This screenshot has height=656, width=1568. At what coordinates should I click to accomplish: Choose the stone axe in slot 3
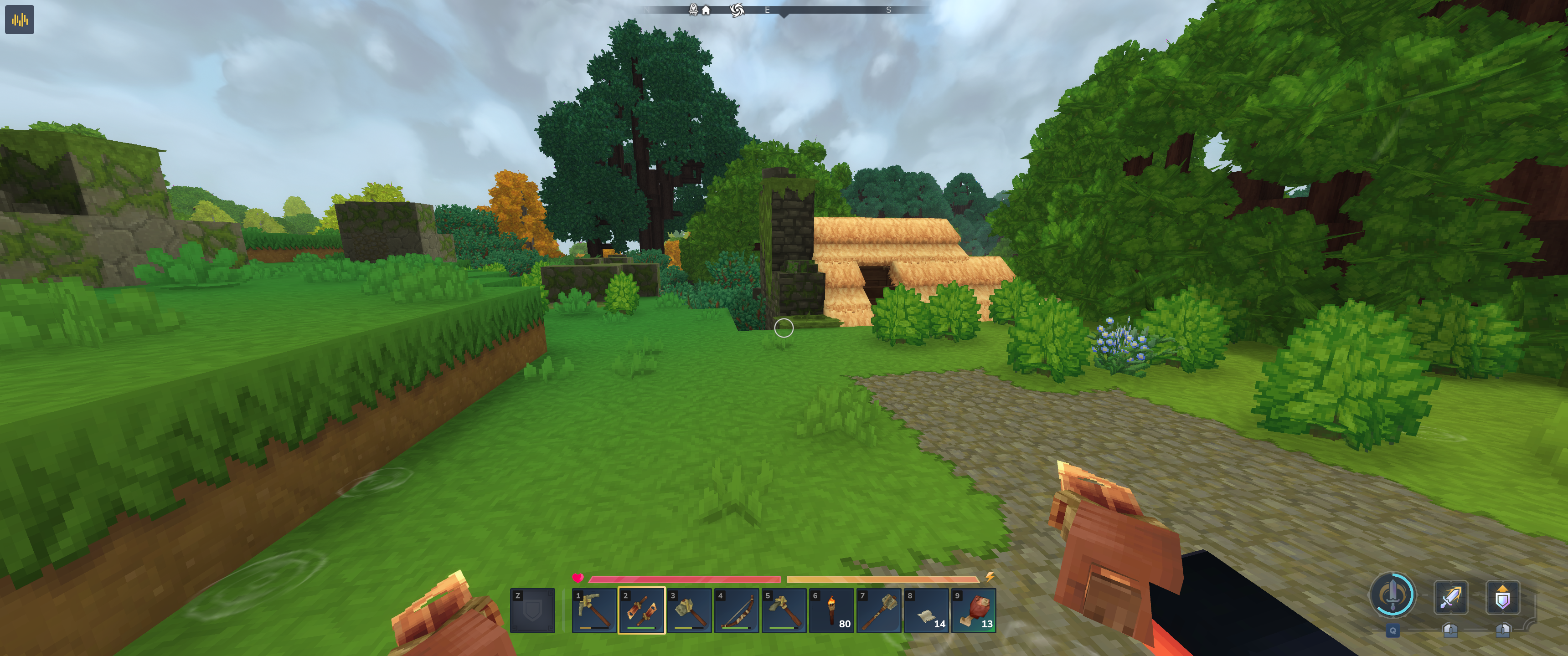689,610
